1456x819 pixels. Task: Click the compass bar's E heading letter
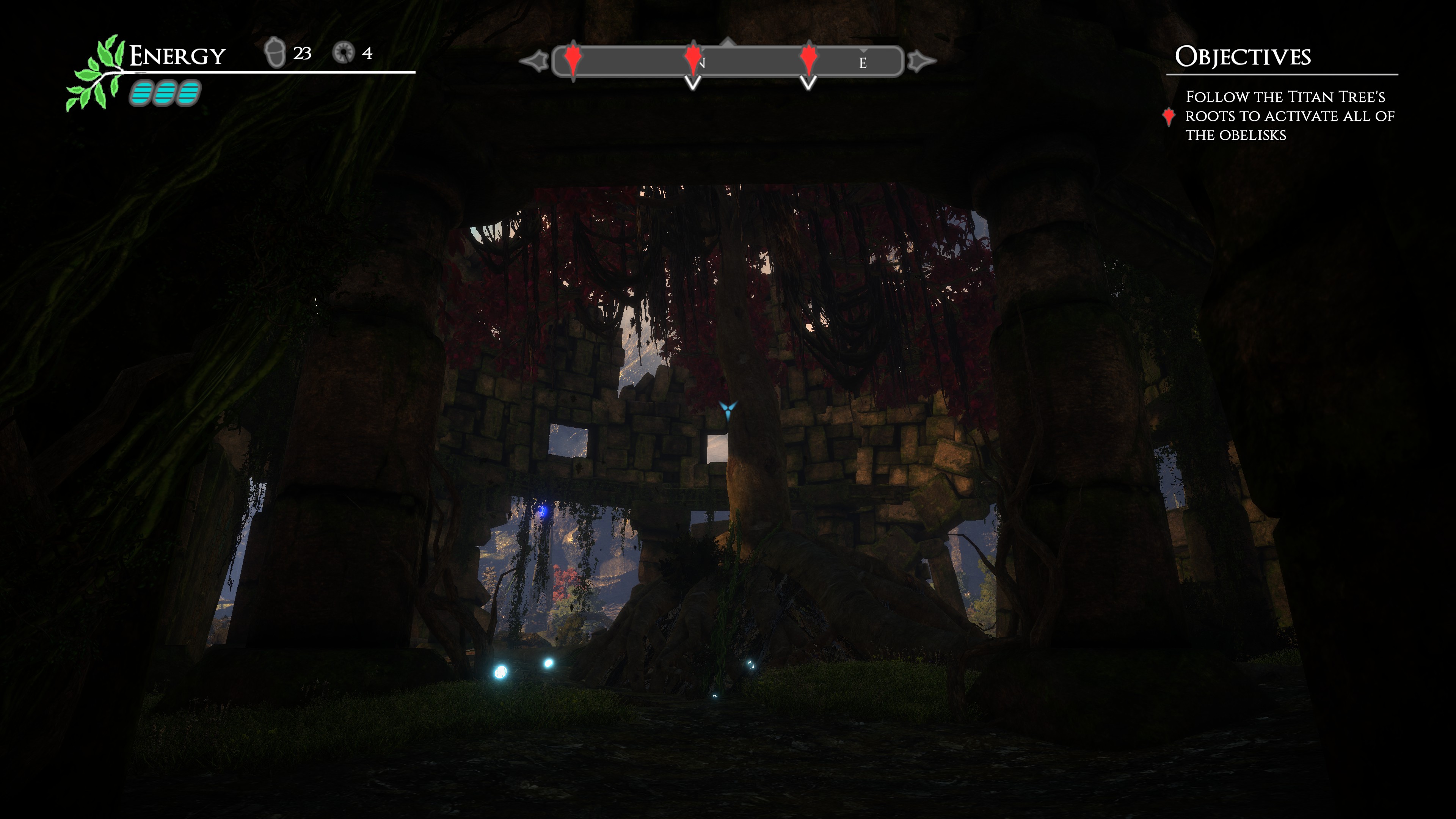pos(863,63)
